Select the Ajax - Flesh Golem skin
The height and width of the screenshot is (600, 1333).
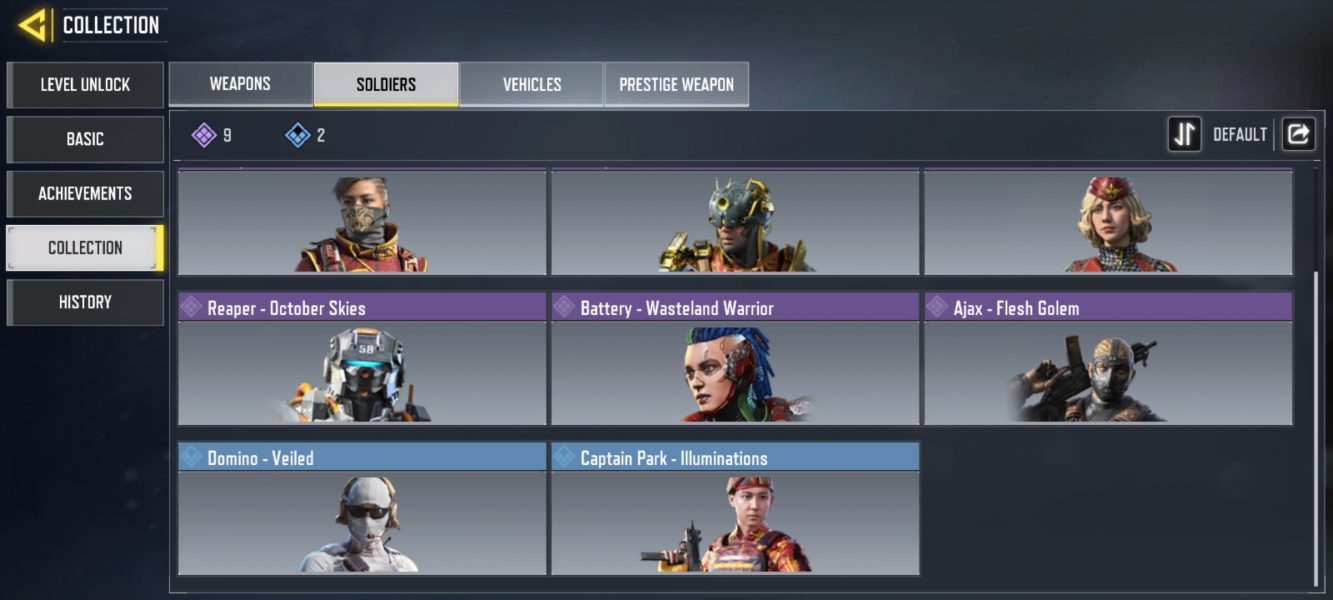[1108, 360]
